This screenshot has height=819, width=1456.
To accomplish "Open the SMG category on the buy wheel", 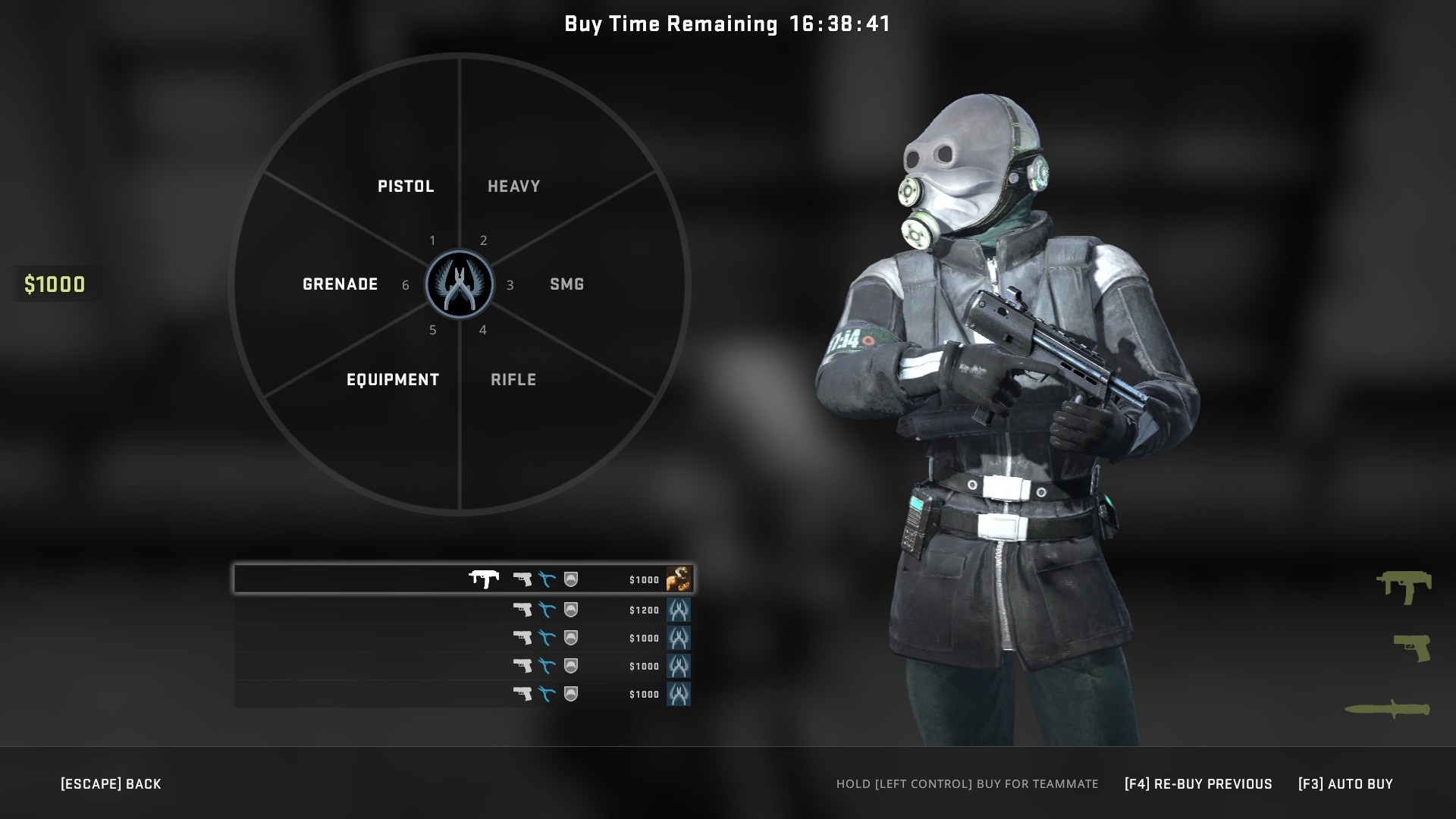I will pyautogui.click(x=566, y=284).
